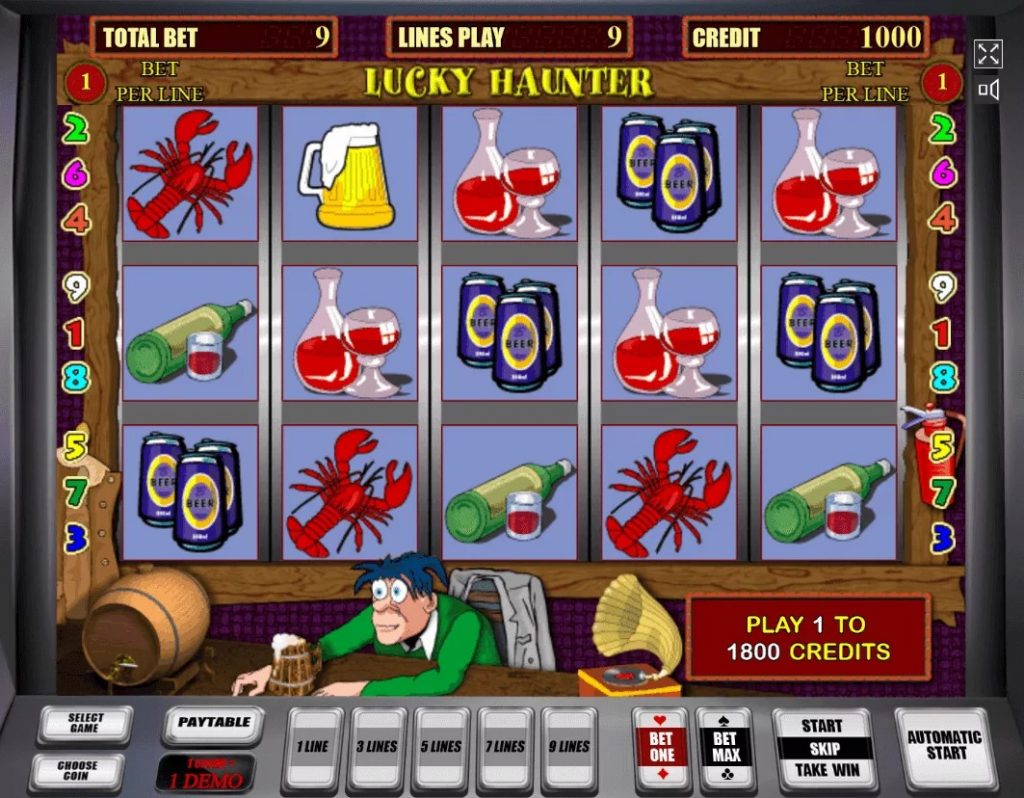Toggle fullscreen with the expand icon

[988, 54]
